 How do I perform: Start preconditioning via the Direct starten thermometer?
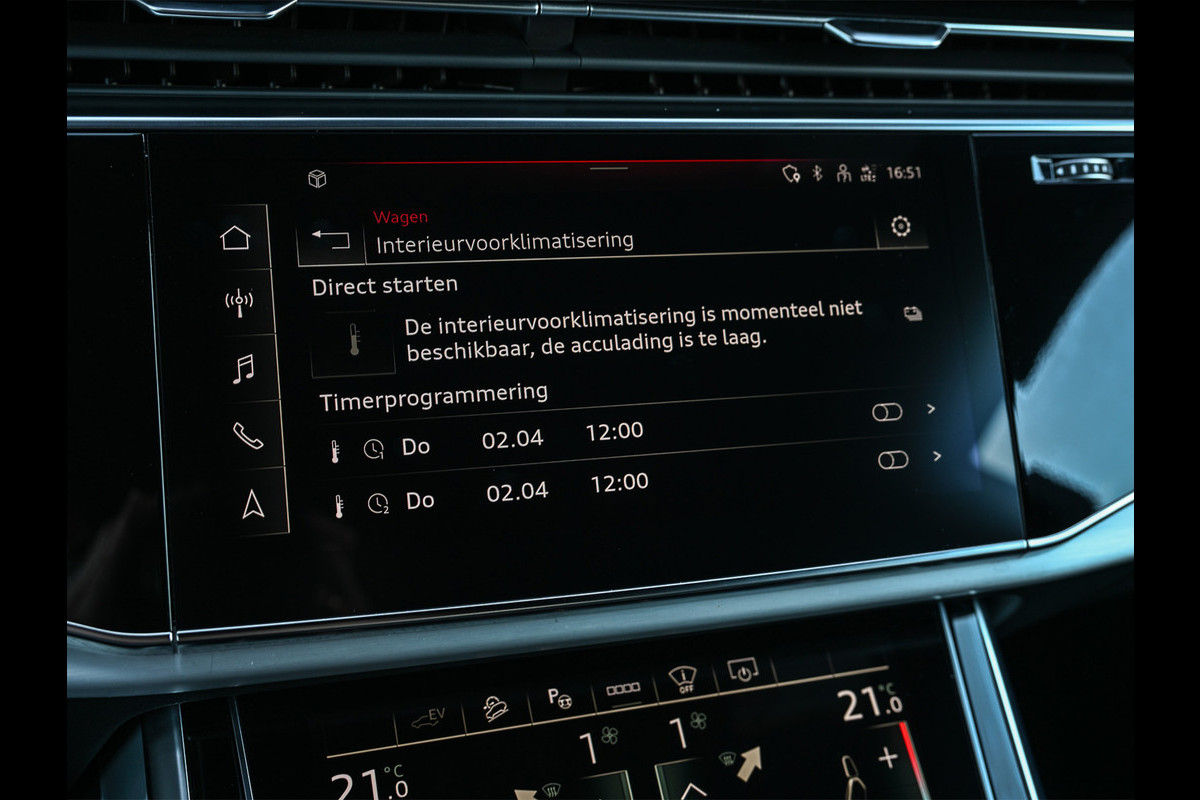353,341
